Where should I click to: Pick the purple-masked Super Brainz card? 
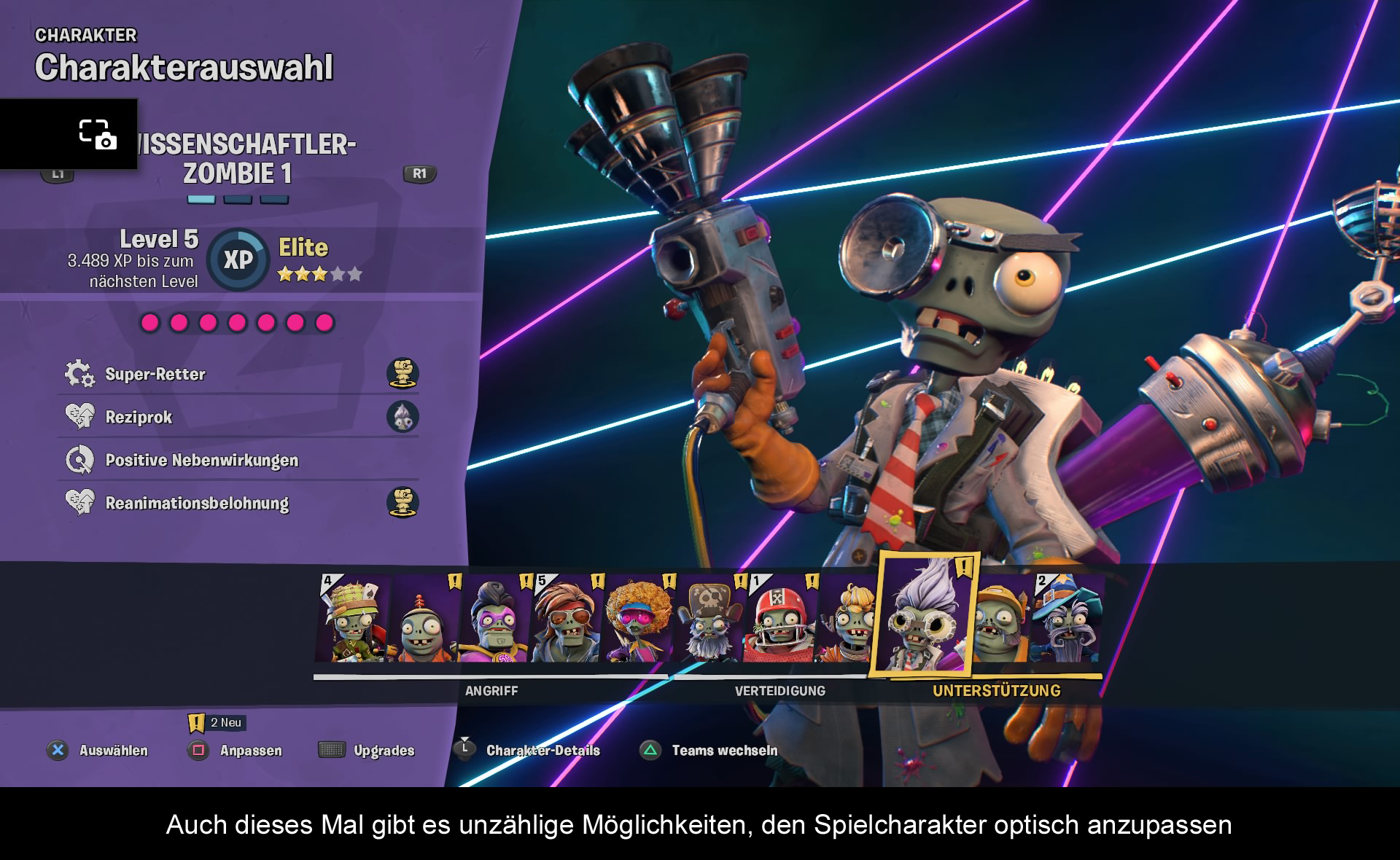tap(494, 619)
